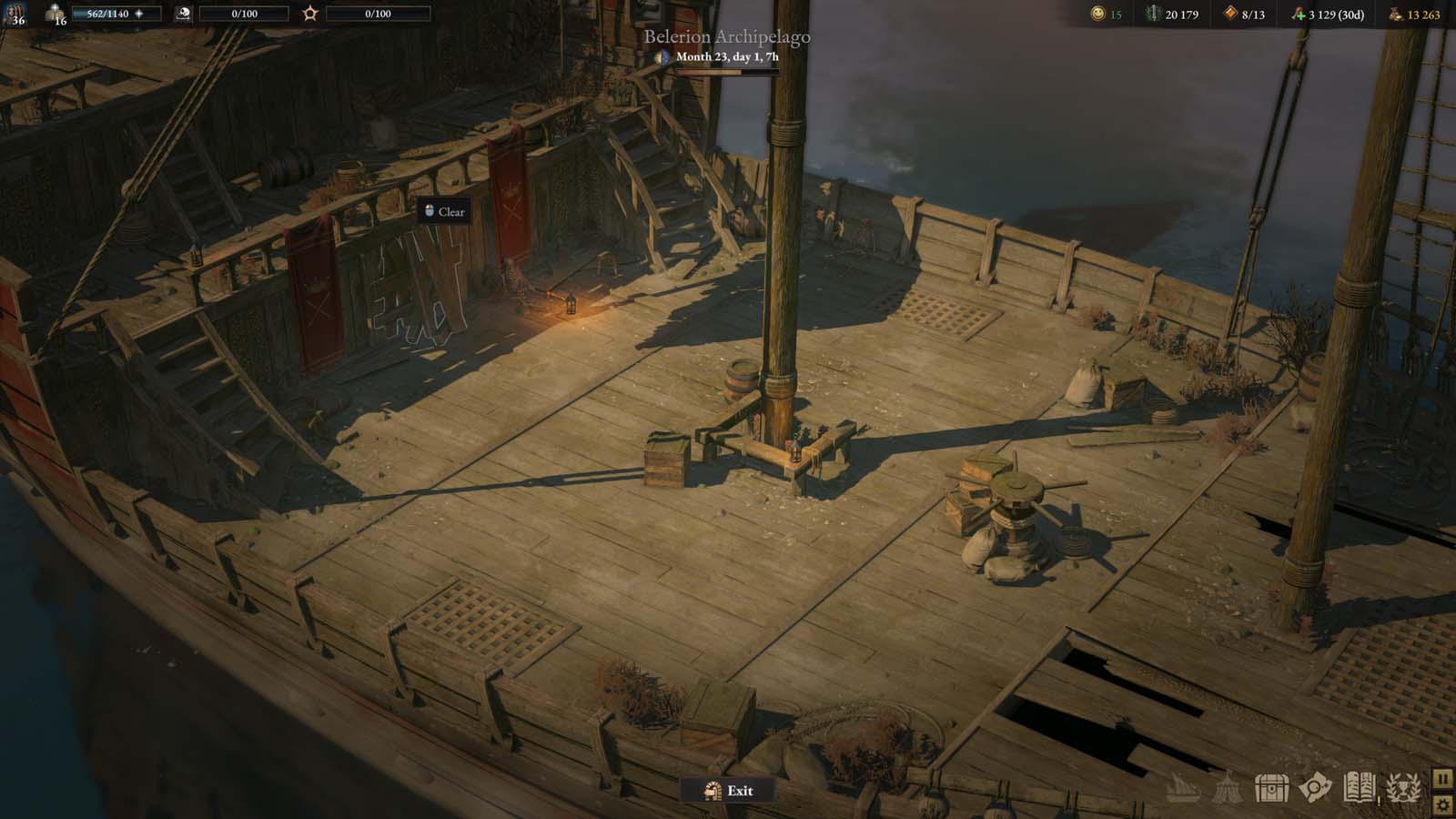Open the treasure chest inventory icon
Viewport: 1456px width, 819px height.
point(1271,787)
